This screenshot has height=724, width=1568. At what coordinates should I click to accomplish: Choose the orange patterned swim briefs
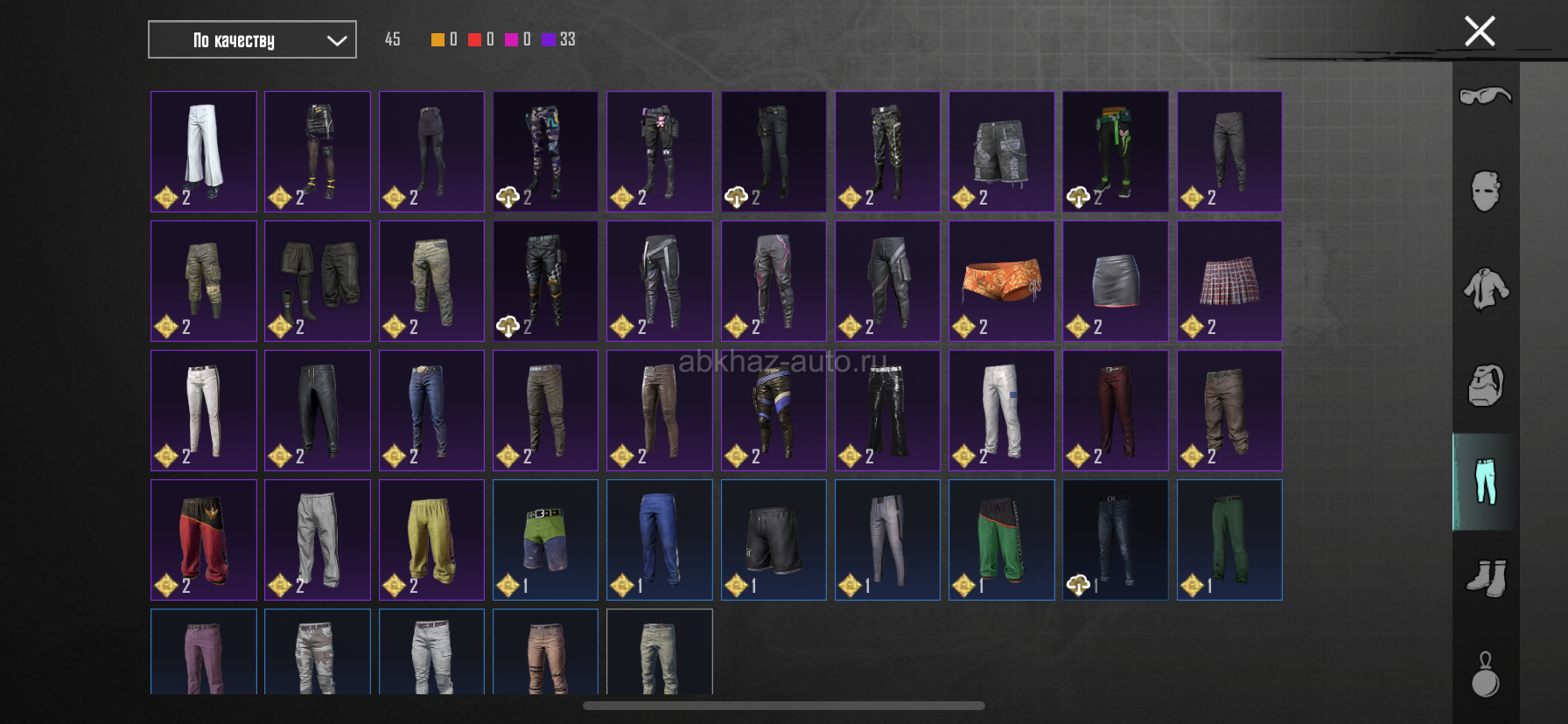click(x=1001, y=281)
